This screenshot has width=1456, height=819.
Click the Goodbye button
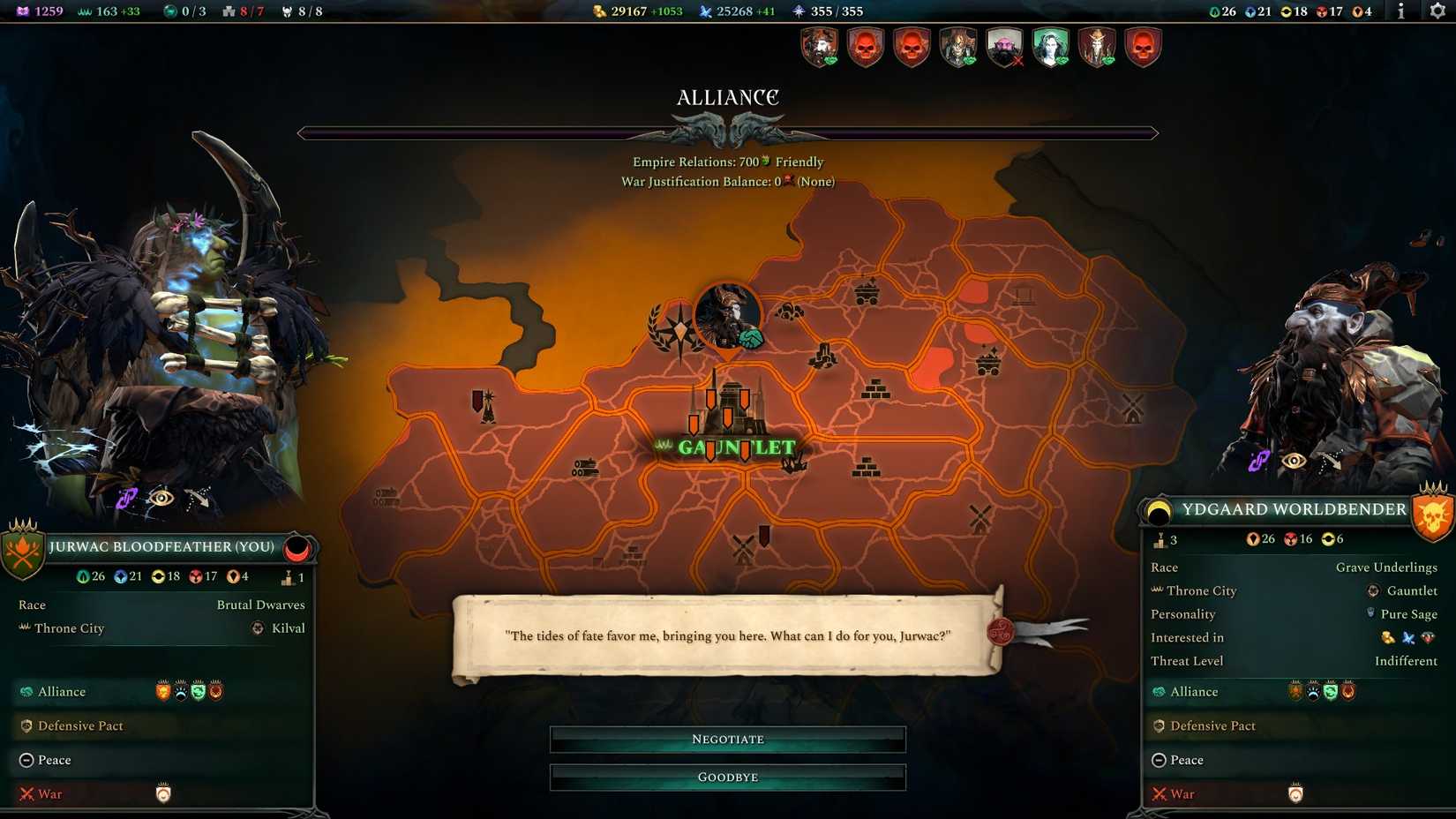click(727, 777)
